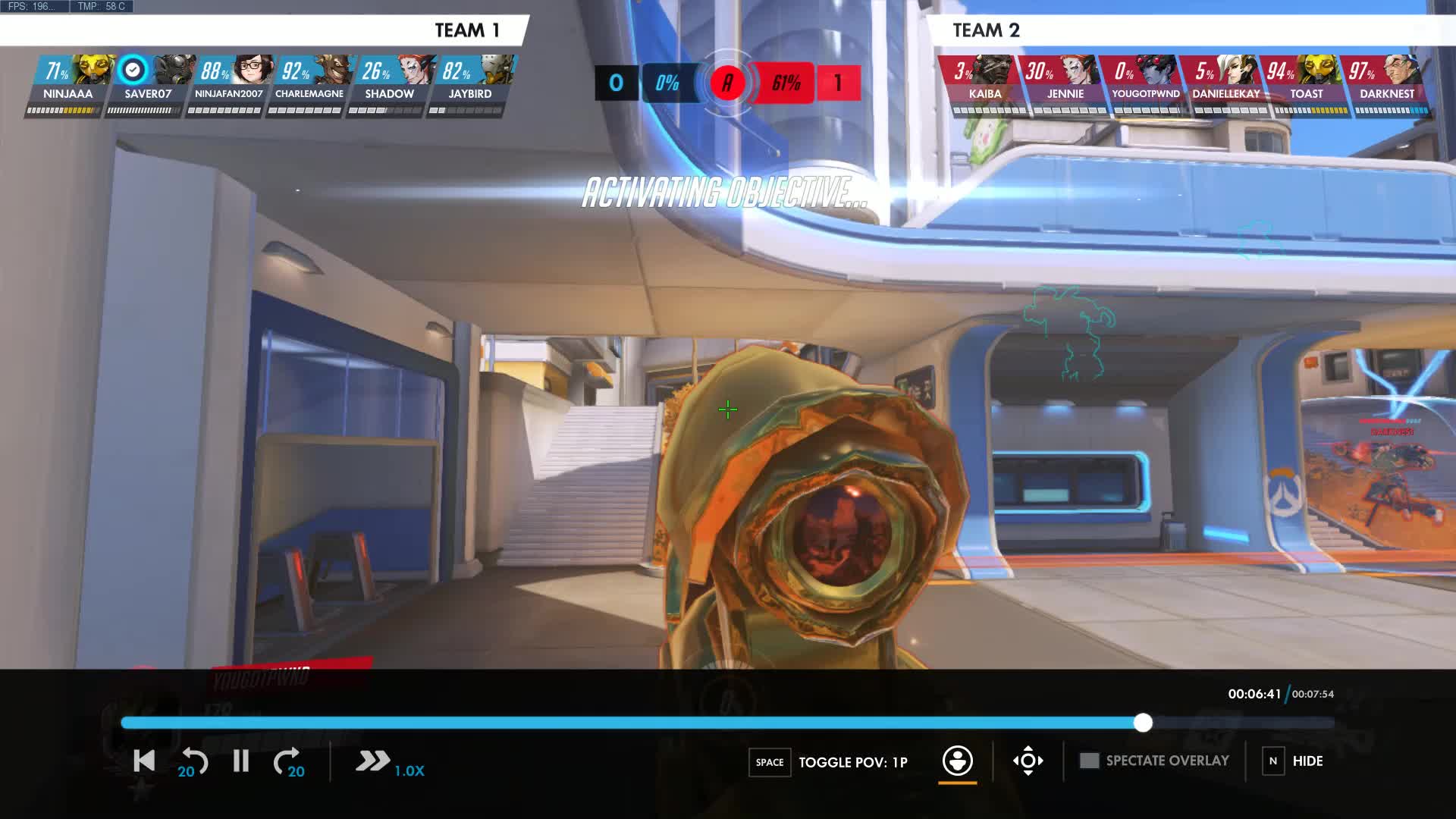Rewind the replay 20 seconds
The image size is (1456, 819).
coord(192,761)
